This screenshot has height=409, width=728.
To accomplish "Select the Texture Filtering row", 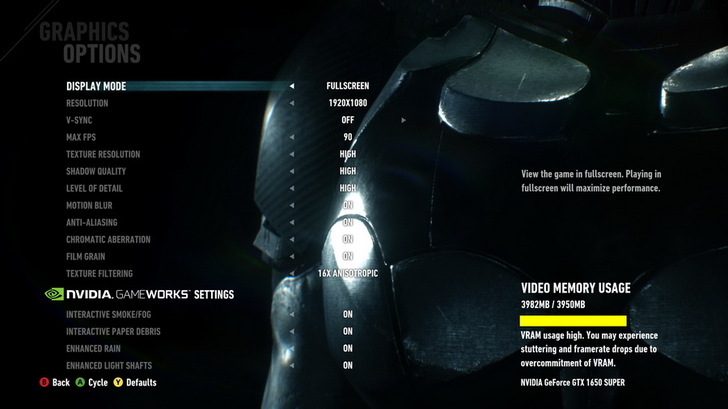I will 99,273.
